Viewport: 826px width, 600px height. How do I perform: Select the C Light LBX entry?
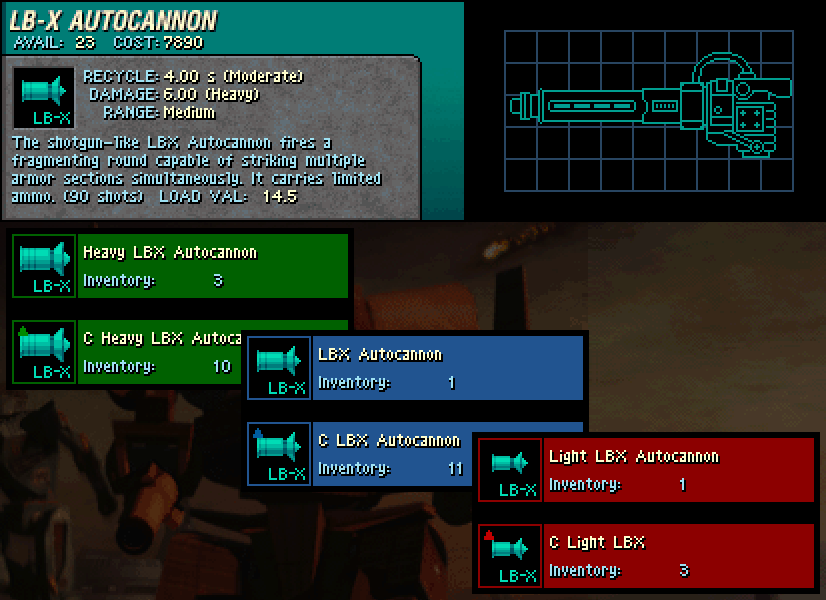(679, 557)
